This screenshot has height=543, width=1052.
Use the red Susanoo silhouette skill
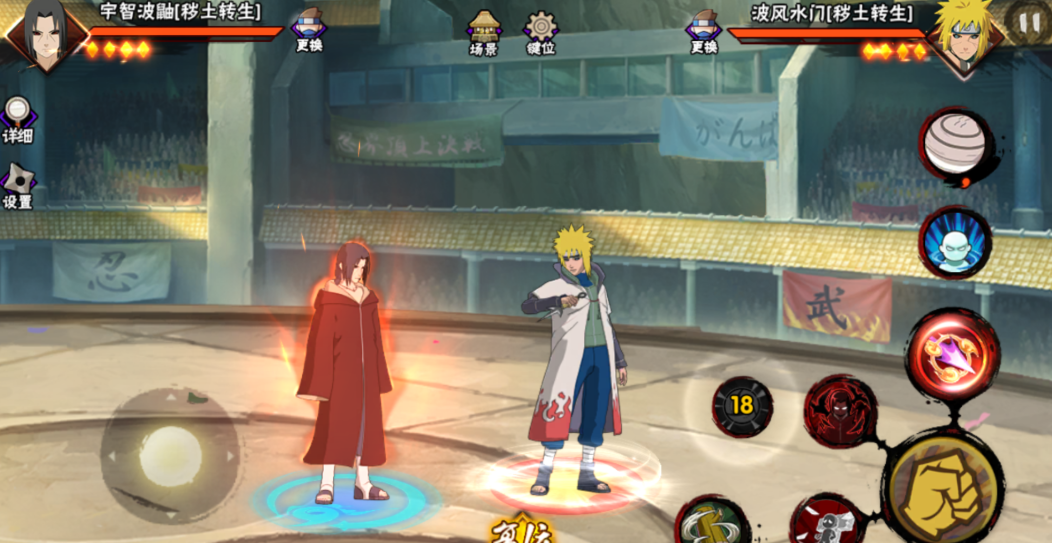coord(840,410)
